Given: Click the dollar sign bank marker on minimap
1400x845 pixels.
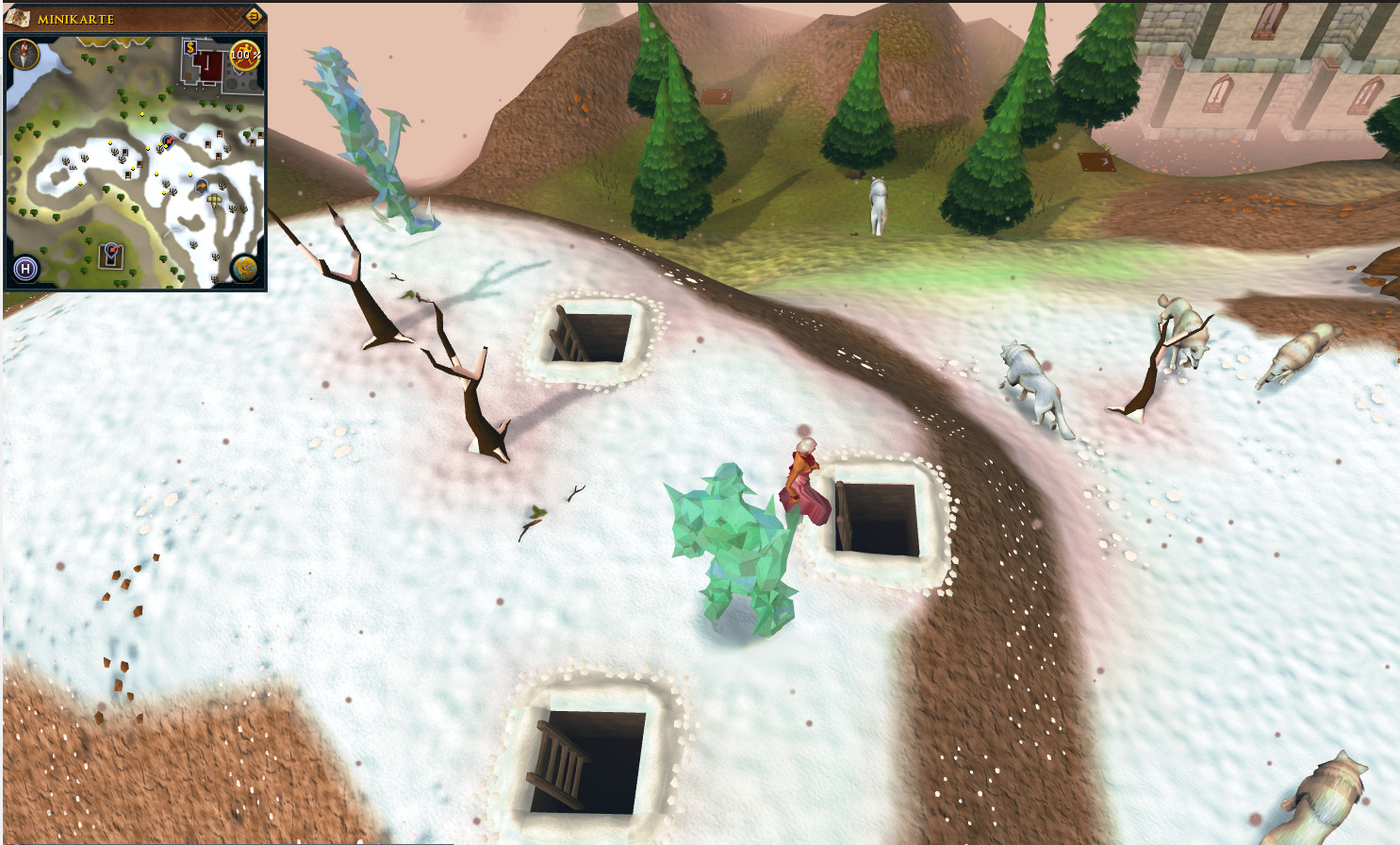Looking at the screenshot, I should [190, 48].
